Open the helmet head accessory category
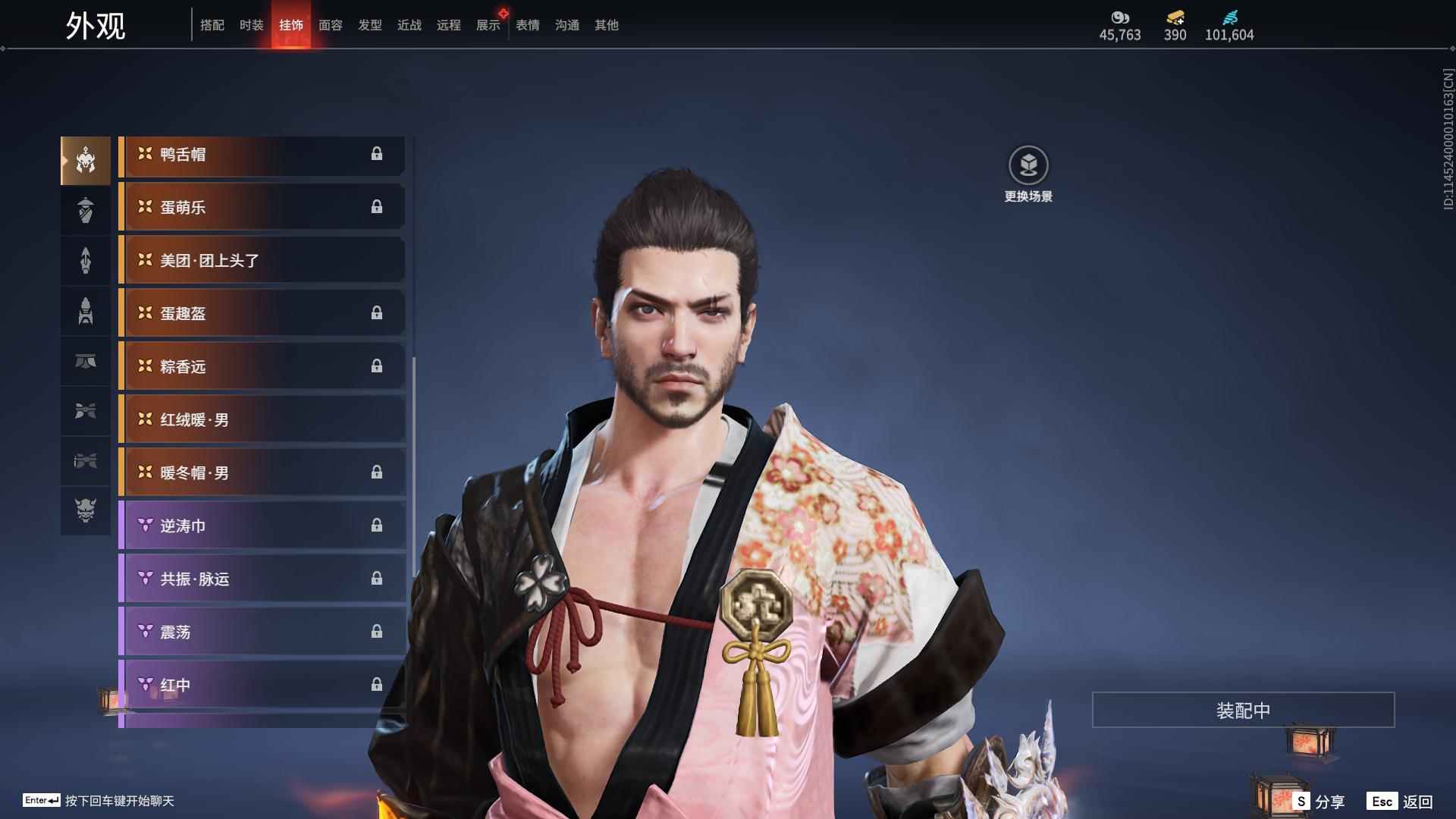 coord(86,160)
